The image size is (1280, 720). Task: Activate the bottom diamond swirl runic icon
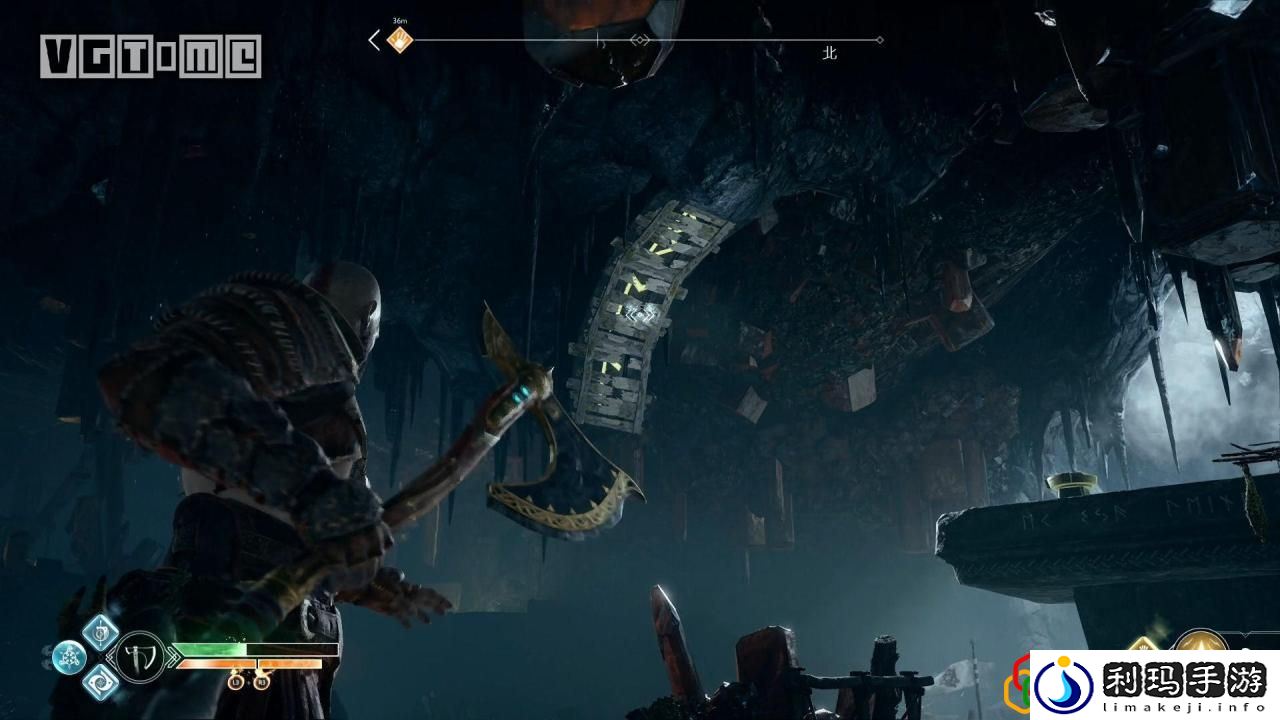pyautogui.click(x=100, y=682)
